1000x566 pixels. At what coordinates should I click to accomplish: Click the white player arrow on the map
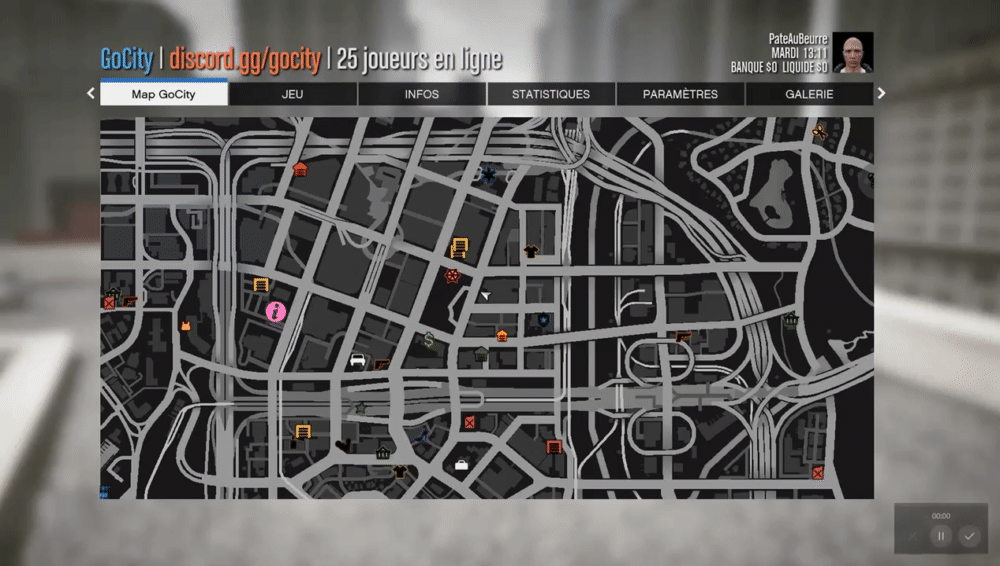tap(485, 295)
